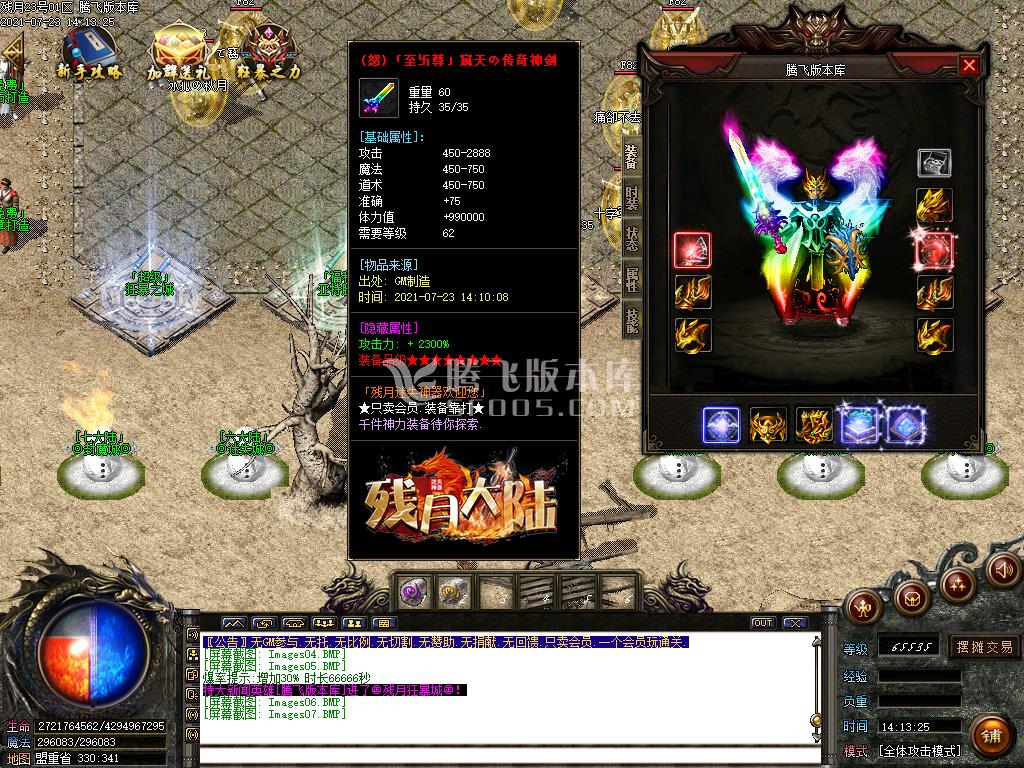Close the character equipment panel

coord(968,66)
